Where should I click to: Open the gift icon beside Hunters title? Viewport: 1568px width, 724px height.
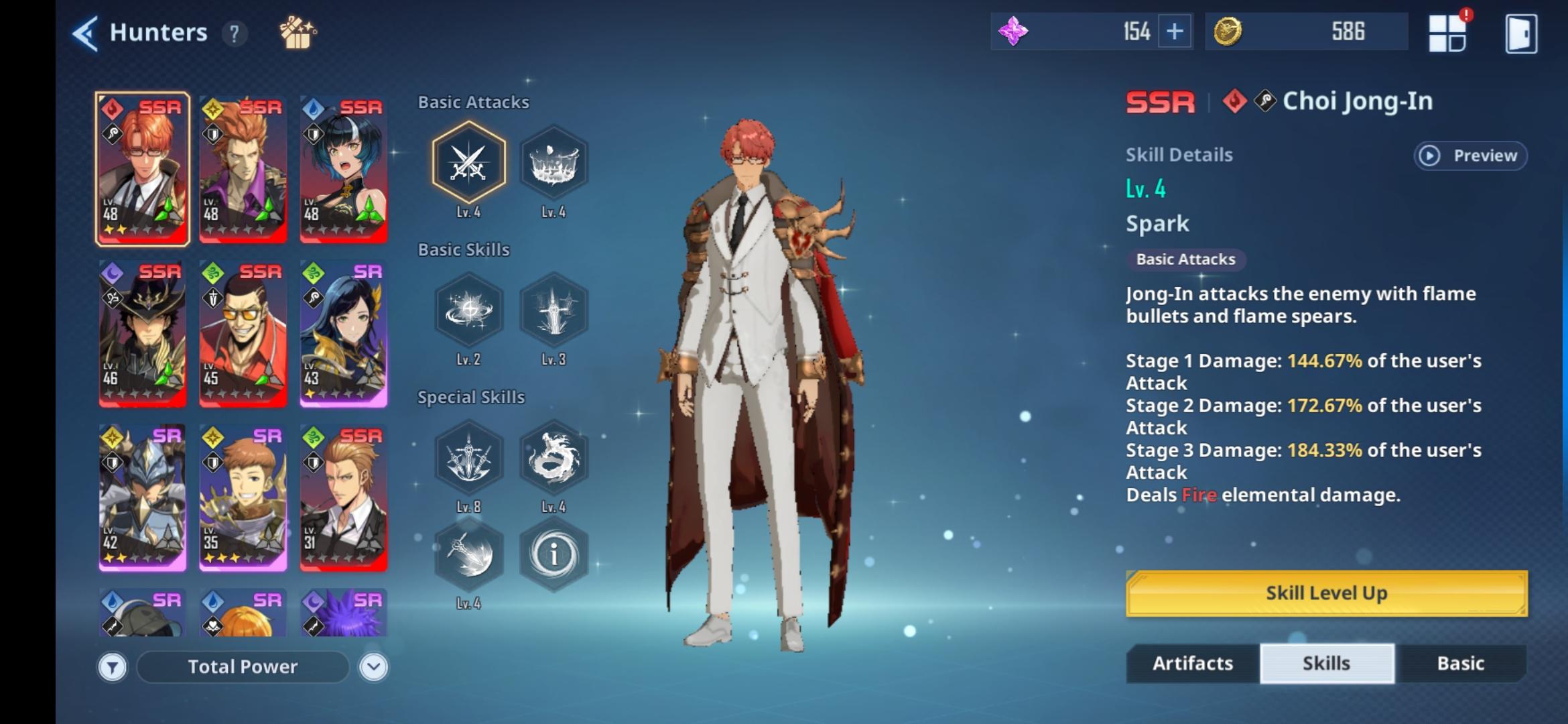(297, 32)
